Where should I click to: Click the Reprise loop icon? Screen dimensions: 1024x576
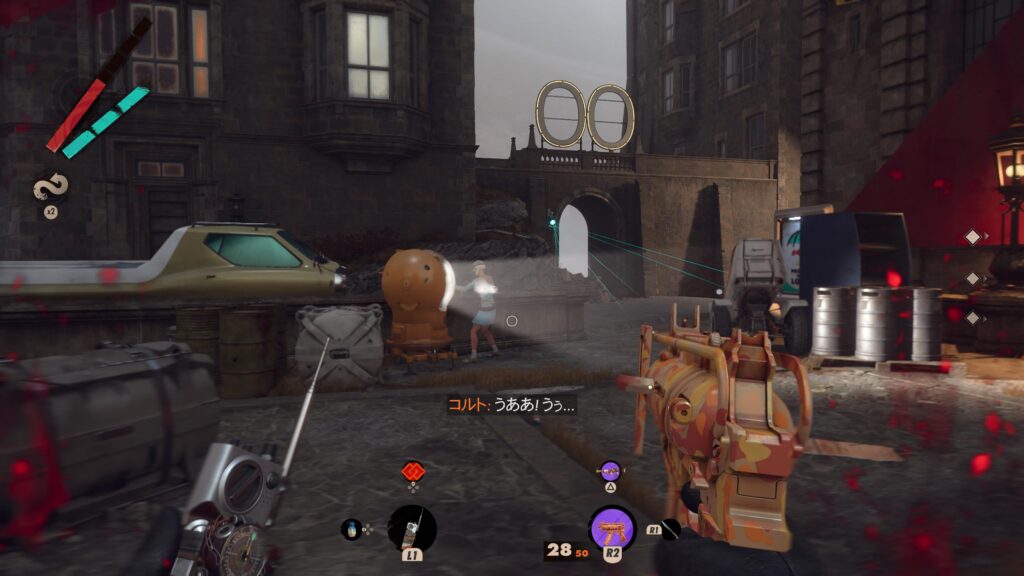48,187
